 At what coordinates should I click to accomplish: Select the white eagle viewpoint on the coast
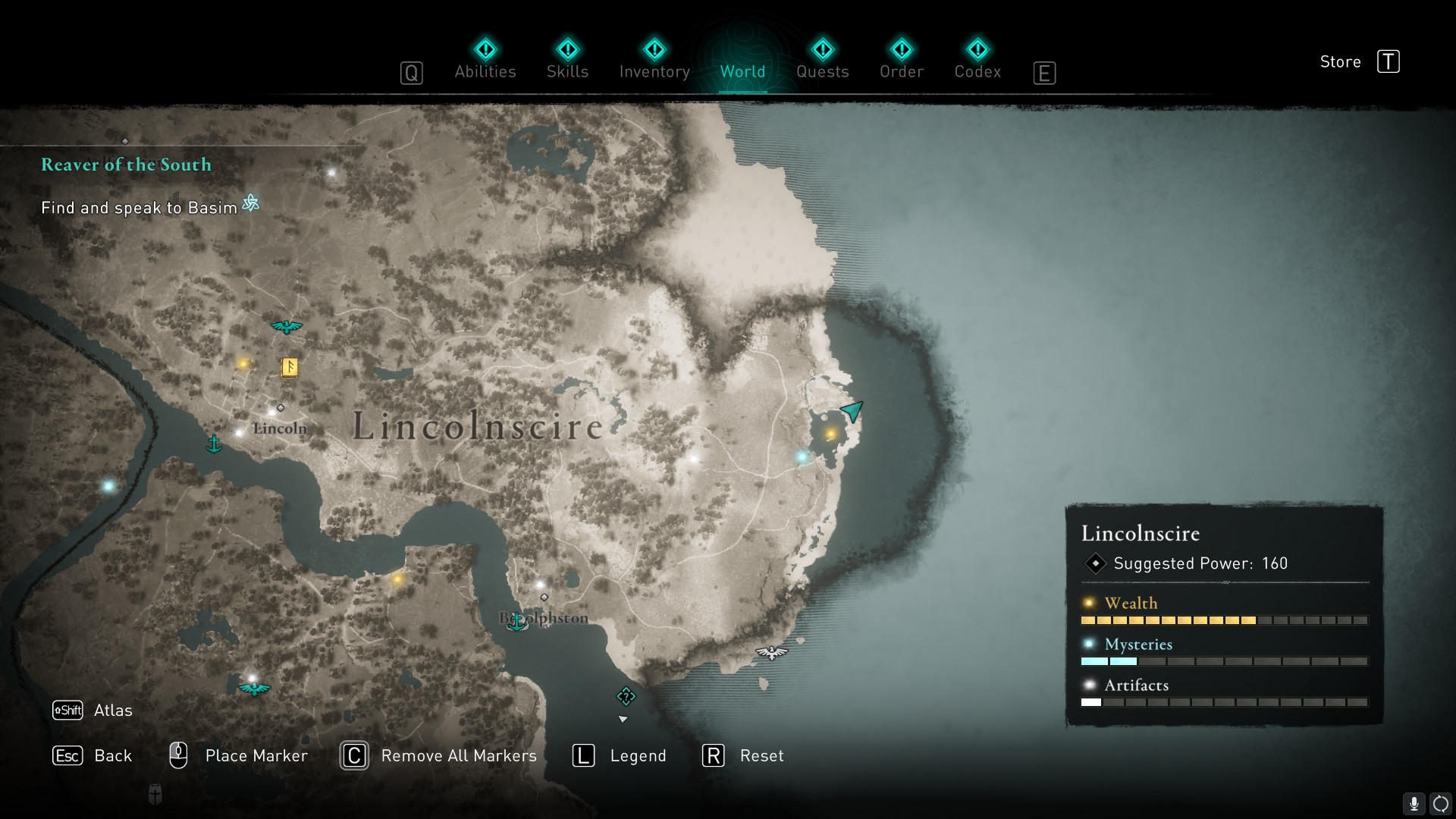[x=771, y=652]
